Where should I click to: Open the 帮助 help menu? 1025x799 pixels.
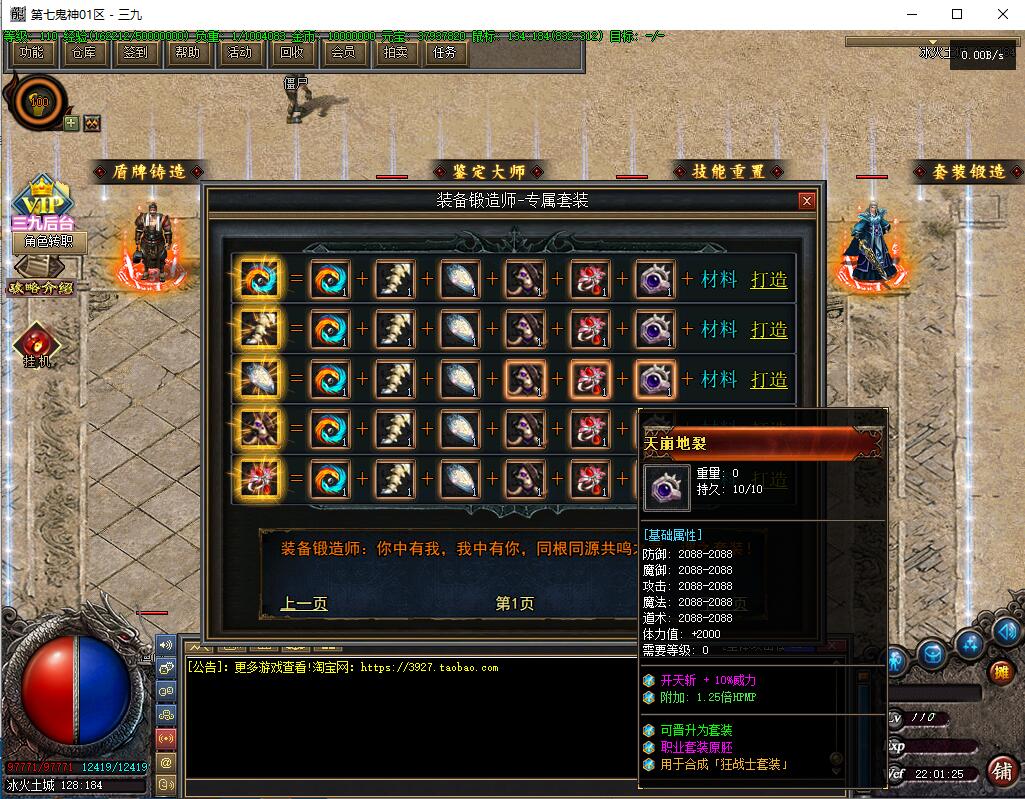pyautogui.click(x=187, y=53)
